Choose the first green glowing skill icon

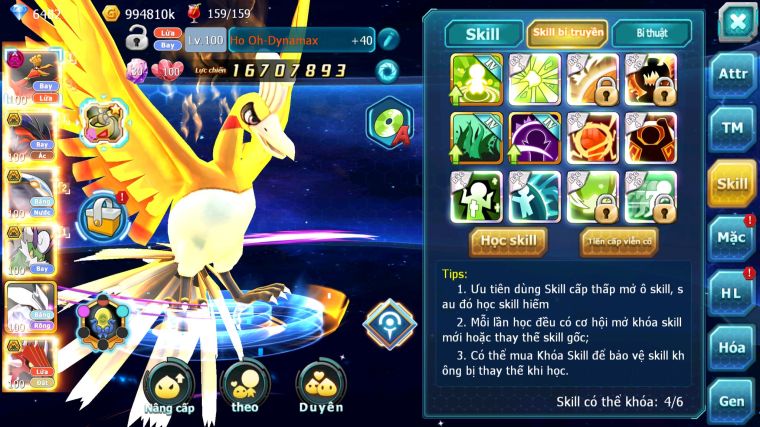tap(476, 78)
